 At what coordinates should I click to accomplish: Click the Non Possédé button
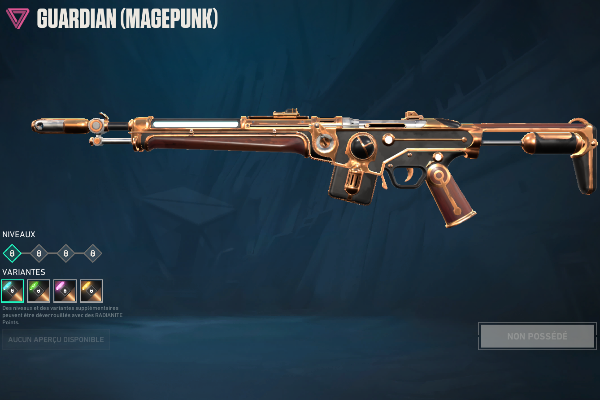pyautogui.click(x=537, y=336)
